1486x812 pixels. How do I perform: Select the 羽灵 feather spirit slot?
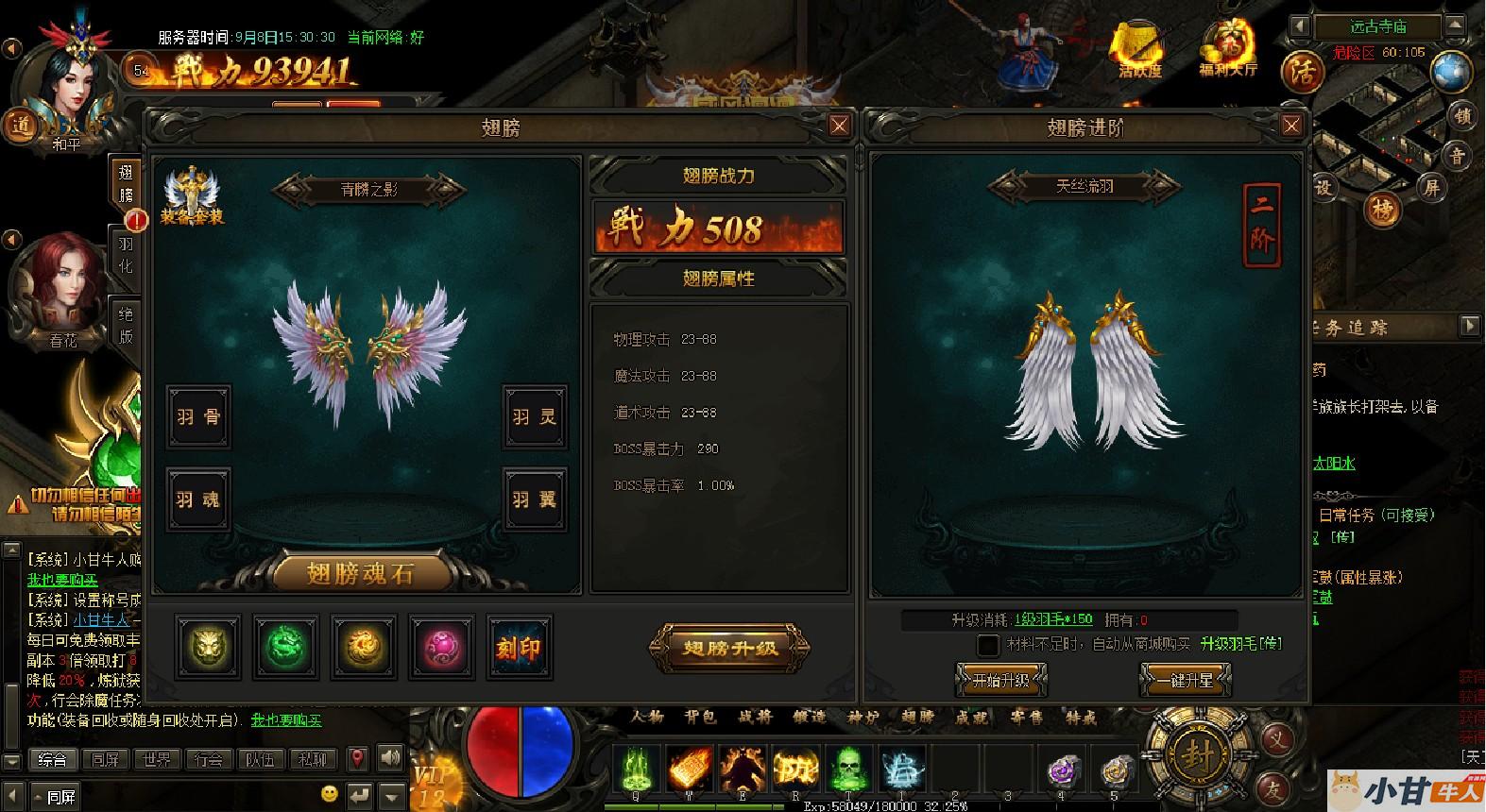click(x=535, y=416)
